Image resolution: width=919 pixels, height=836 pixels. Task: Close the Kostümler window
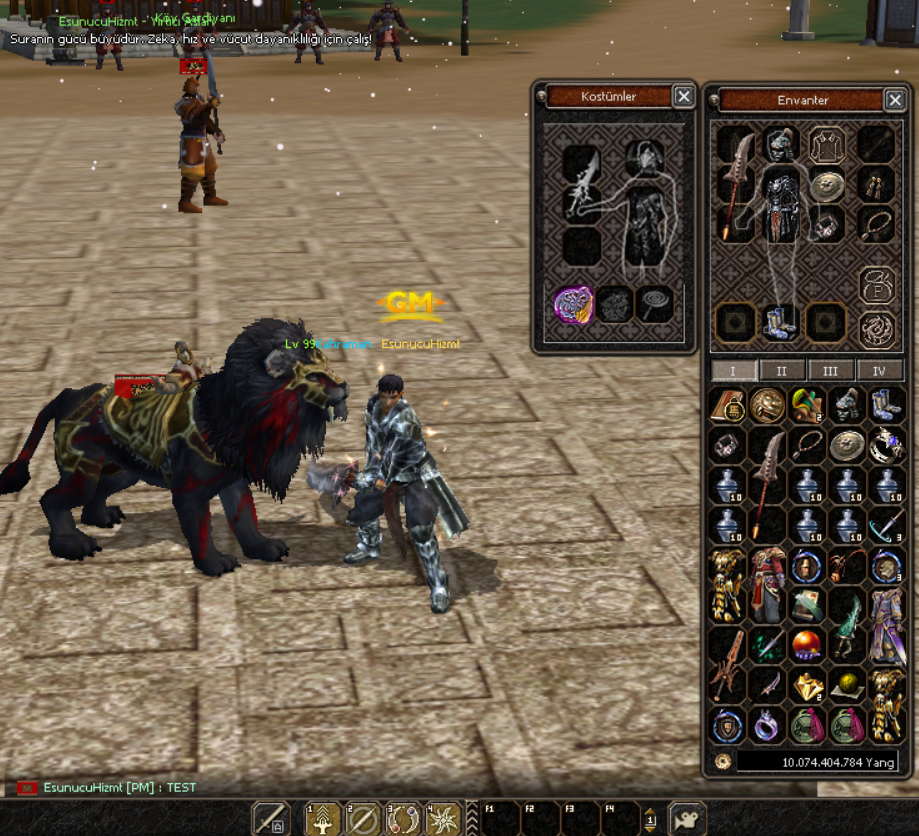tap(683, 96)
